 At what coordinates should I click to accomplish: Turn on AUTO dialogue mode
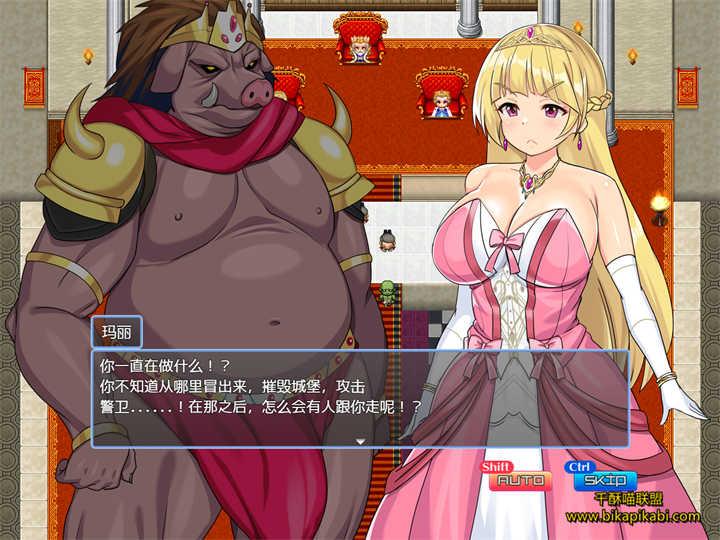point(519,481)
